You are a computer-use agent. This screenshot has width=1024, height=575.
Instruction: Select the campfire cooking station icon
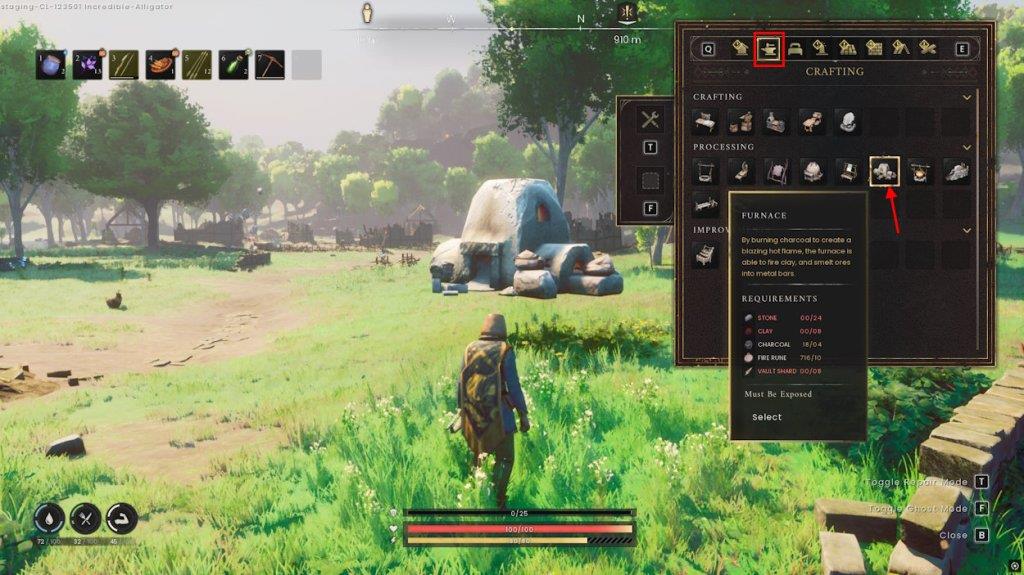coord(921,172)
